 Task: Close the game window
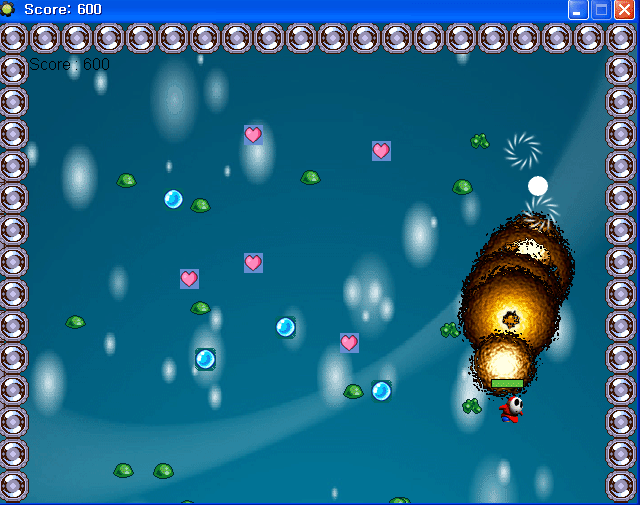click(624, 10)
